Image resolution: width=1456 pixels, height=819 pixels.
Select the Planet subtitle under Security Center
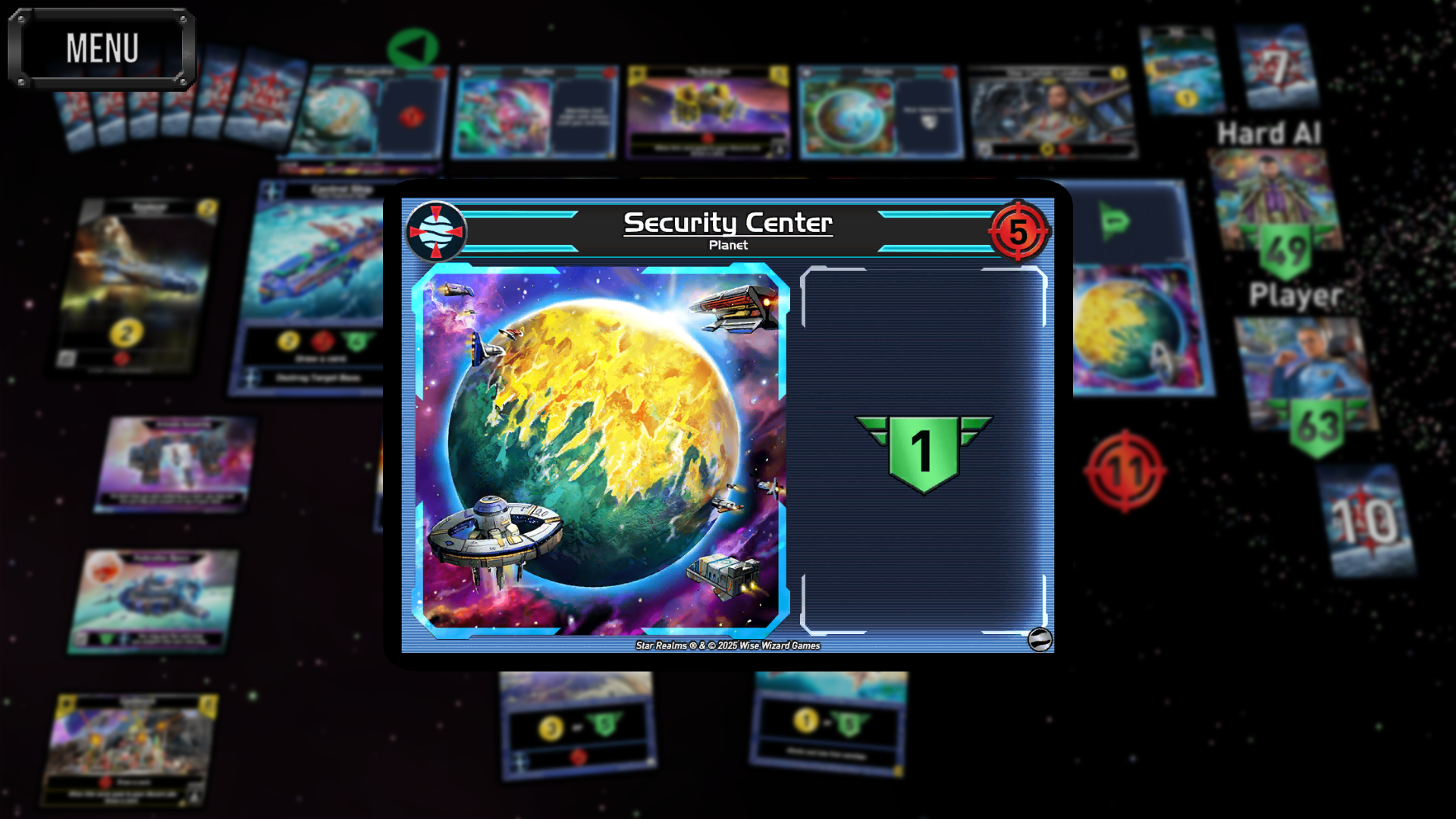[727, 244]
